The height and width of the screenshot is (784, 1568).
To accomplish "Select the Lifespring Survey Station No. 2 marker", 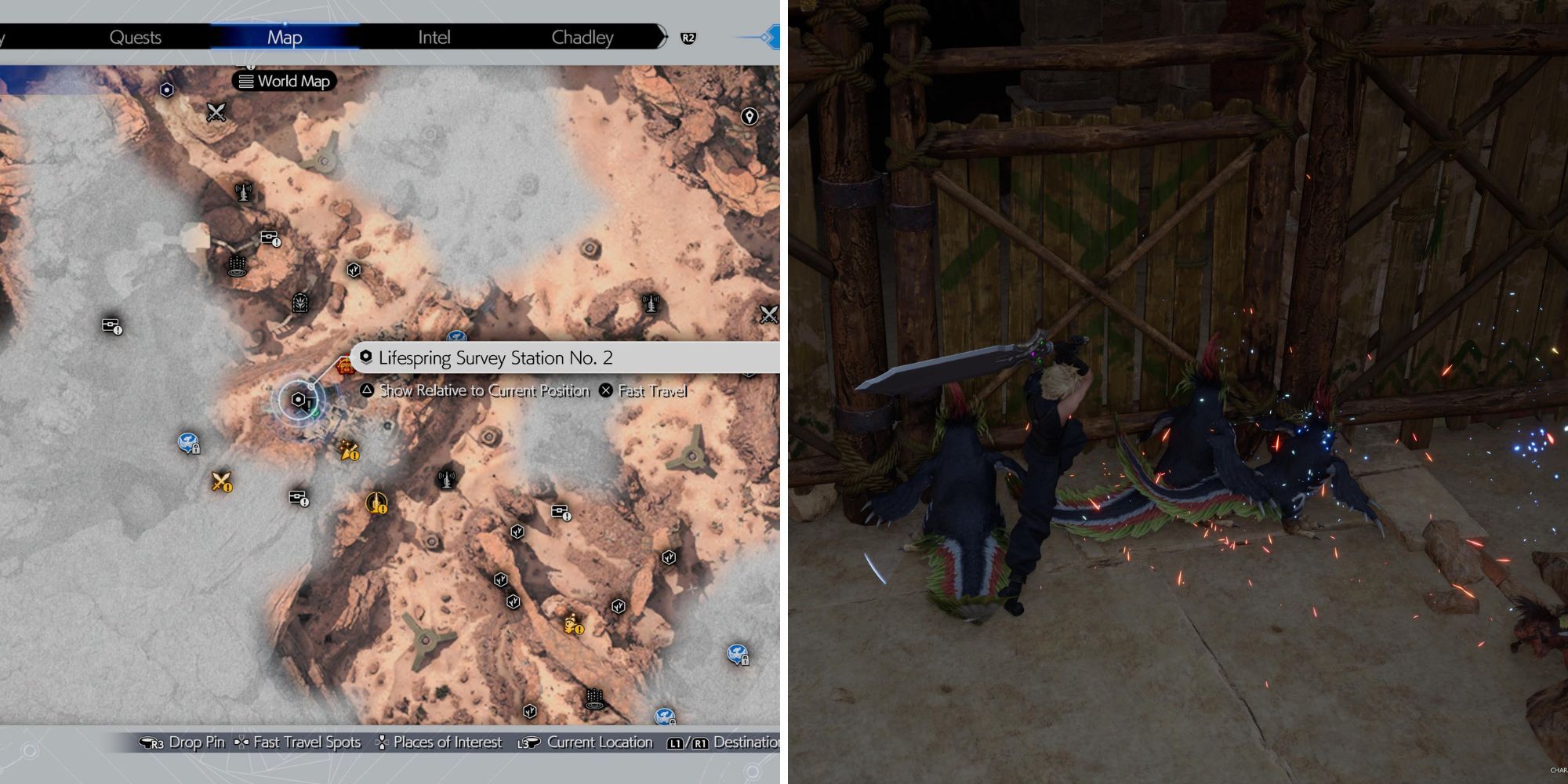I will click(x=298, y=400).
